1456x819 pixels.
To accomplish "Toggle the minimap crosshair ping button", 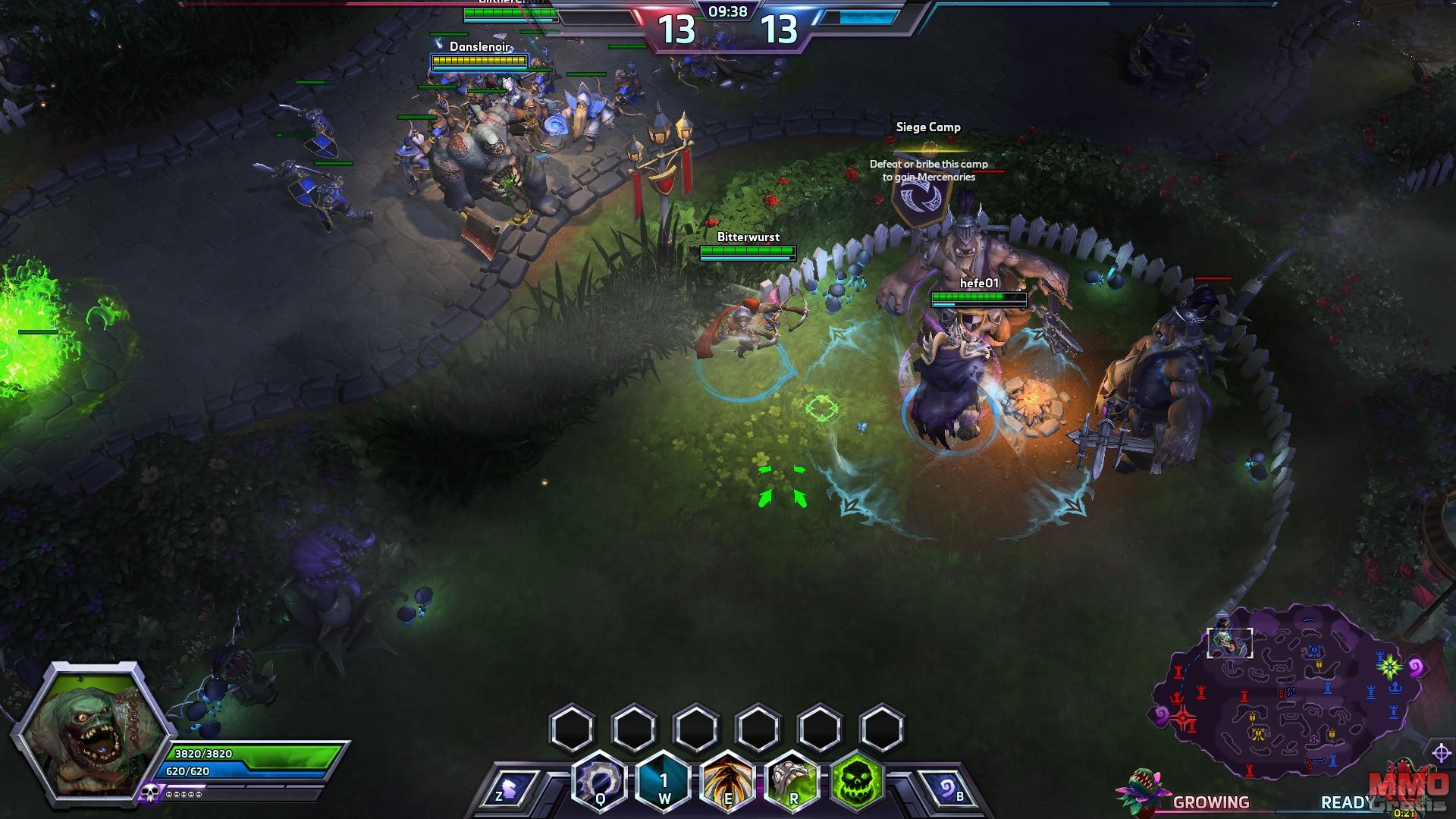I will pyautogui.click(x=1441, y=752).
